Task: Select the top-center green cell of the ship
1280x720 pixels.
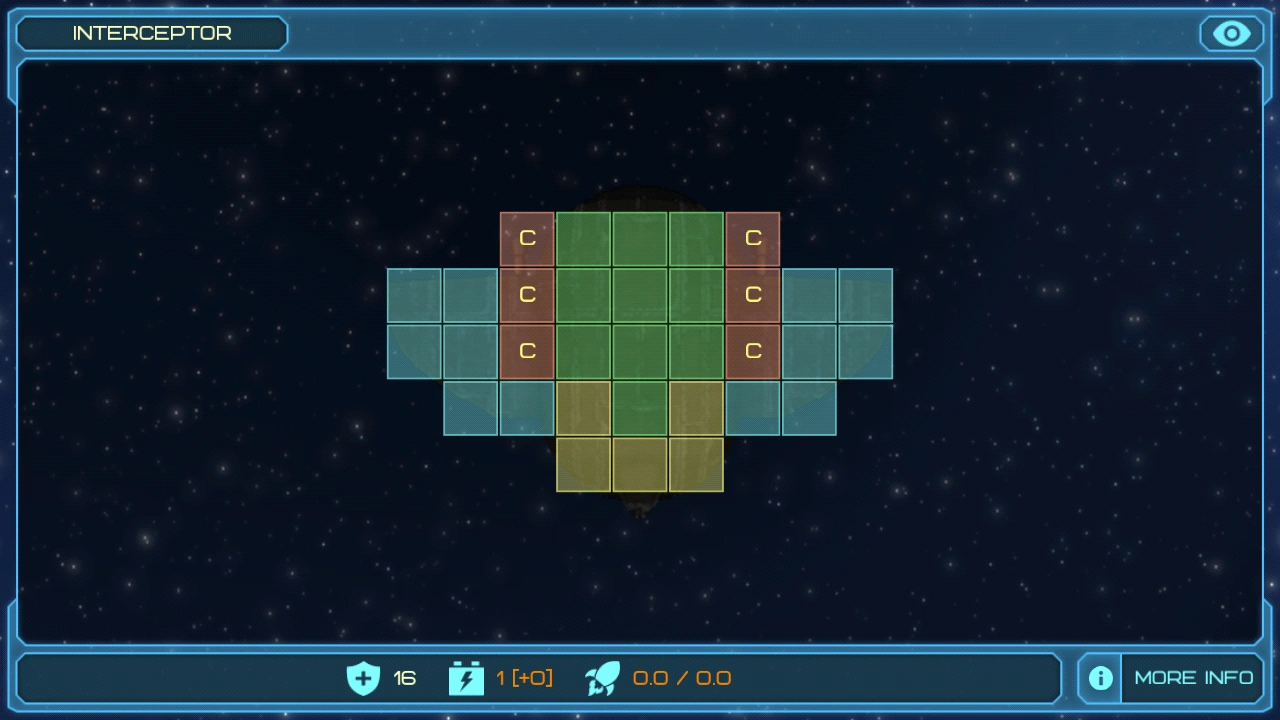Action: coord(639,238)
